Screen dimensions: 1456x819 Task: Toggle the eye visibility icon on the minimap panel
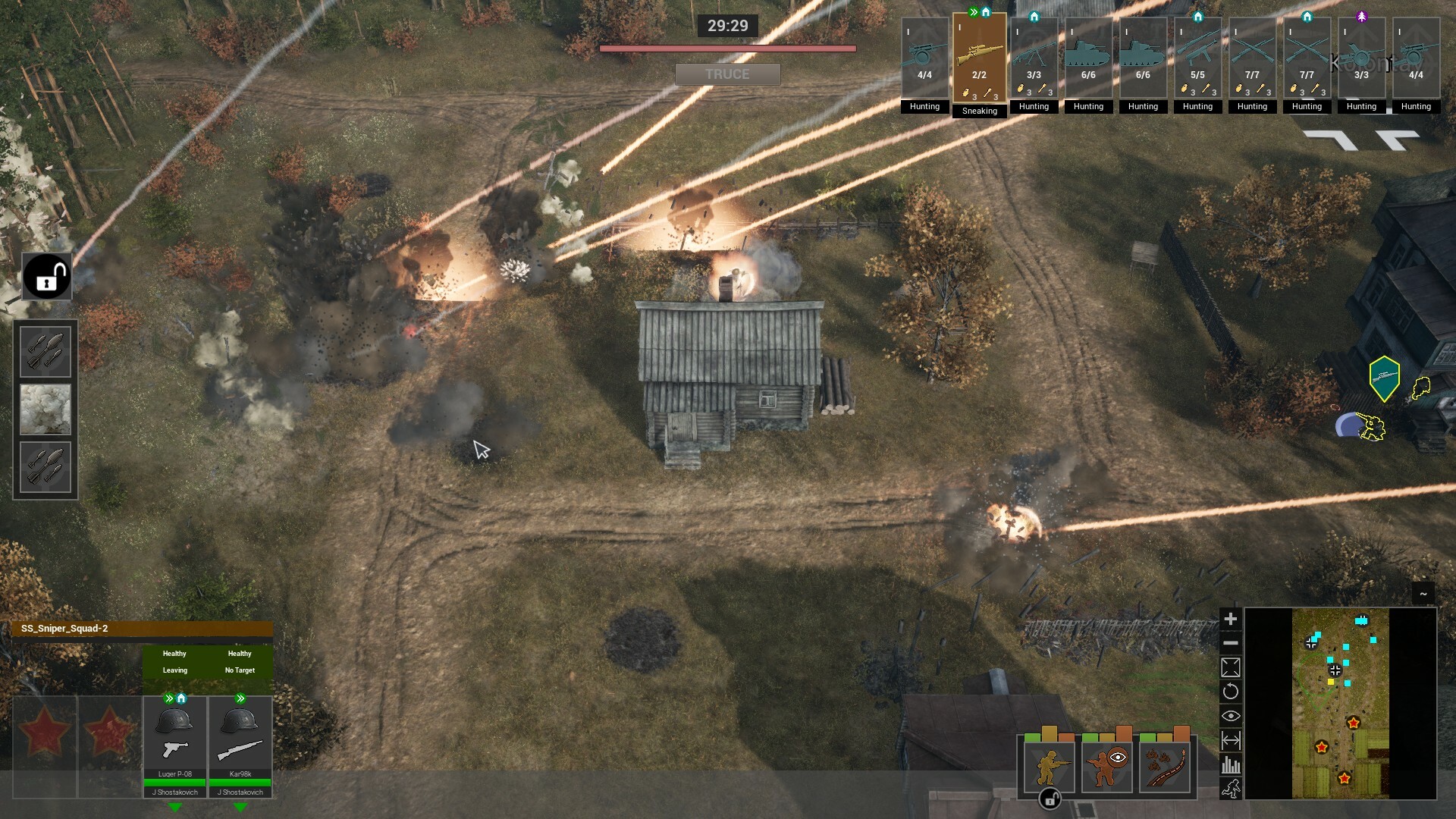pyautogui.click(x=1232, y=715)
